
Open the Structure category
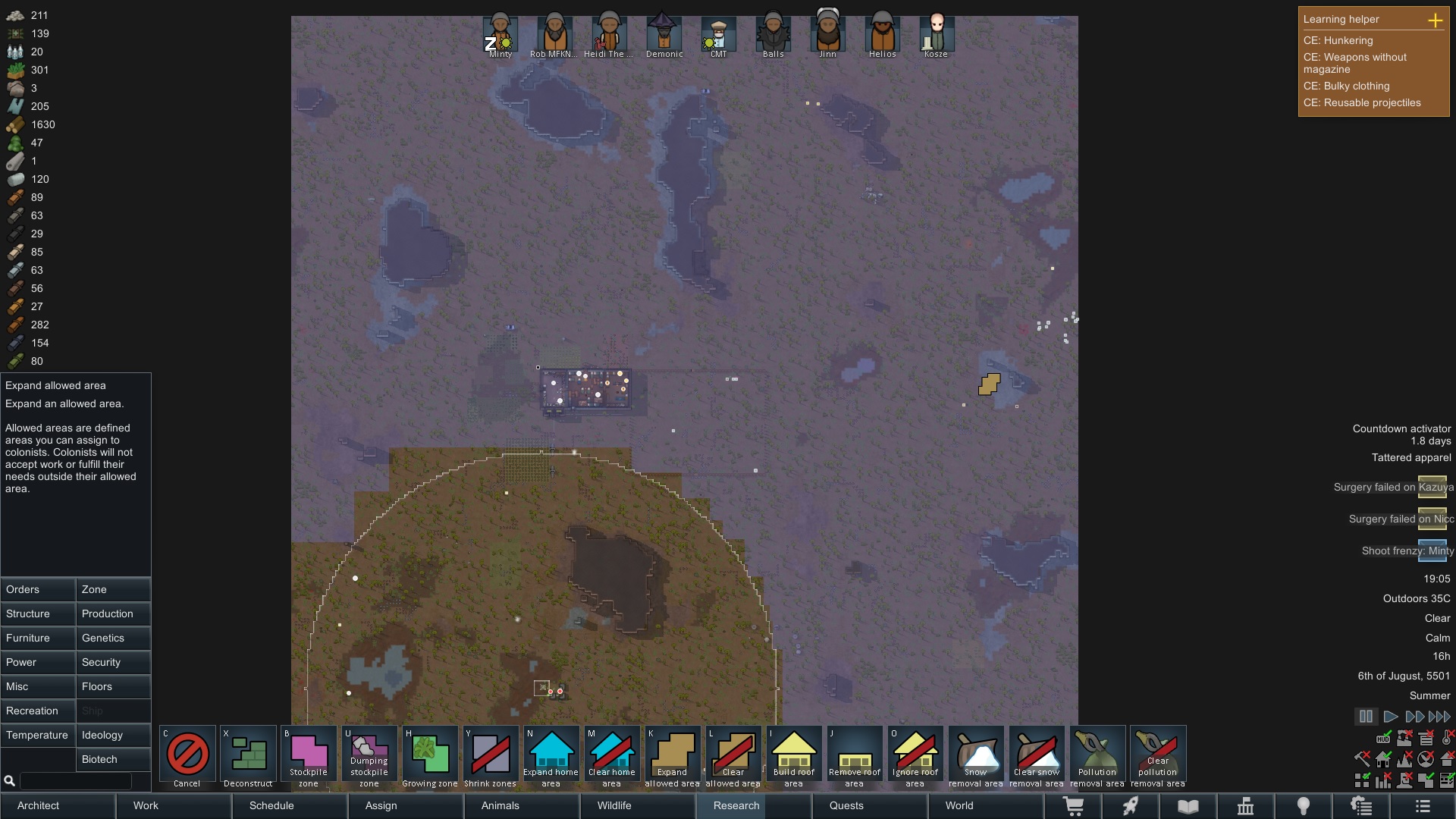click(38, 613)
